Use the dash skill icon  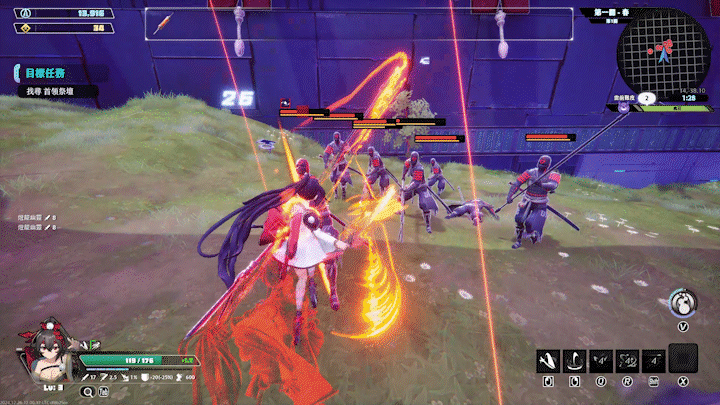click(655, 358)
